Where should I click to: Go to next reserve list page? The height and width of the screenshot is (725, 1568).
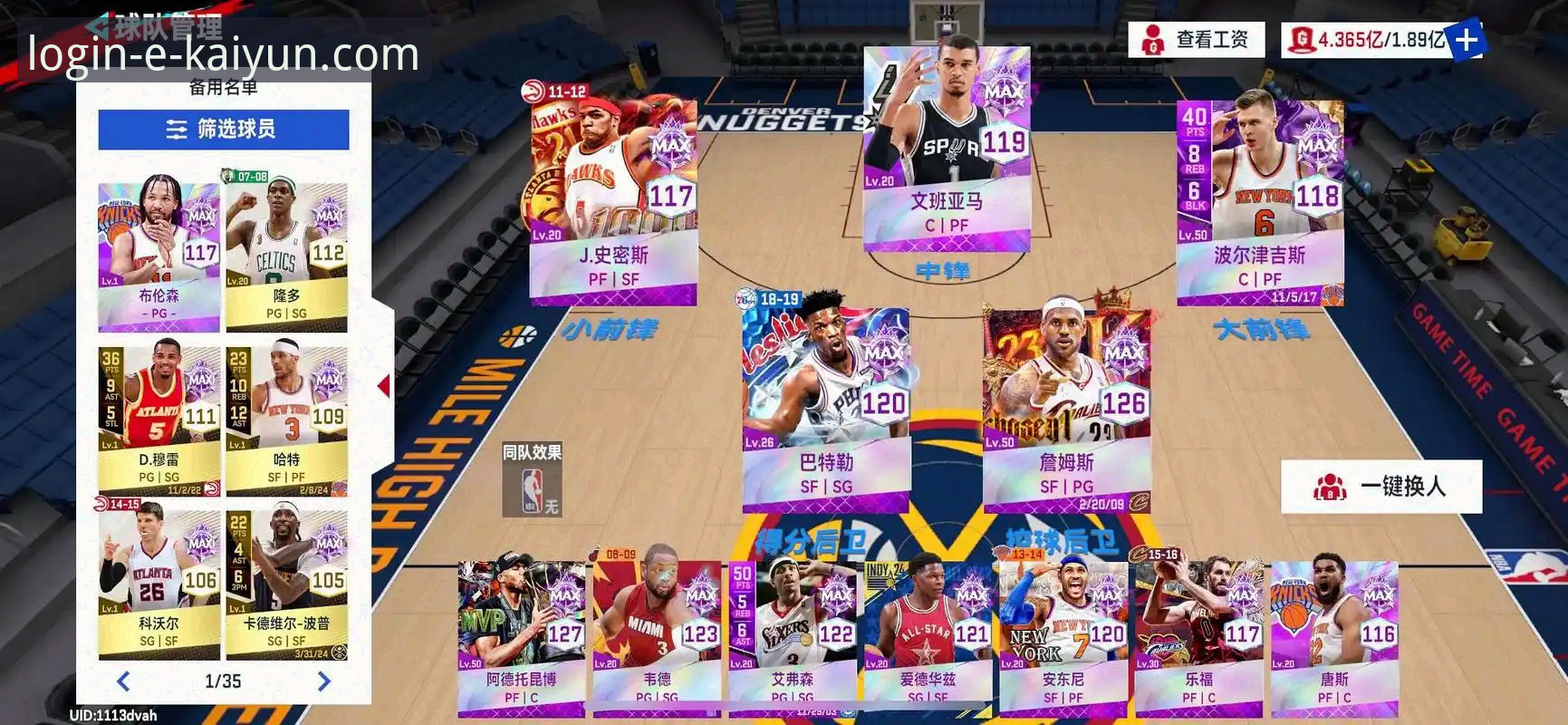click(x=323, y=681)
